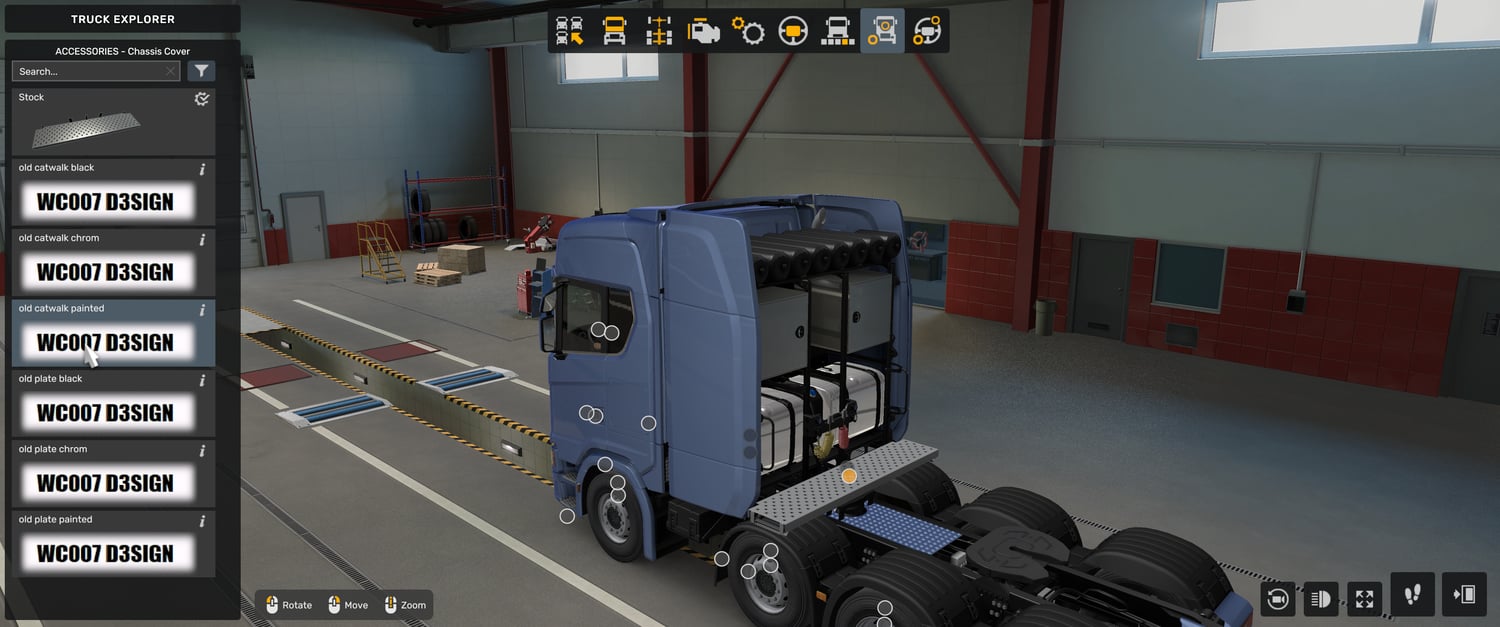
Task: Select the Stock chassis cover
Action: 113,123
